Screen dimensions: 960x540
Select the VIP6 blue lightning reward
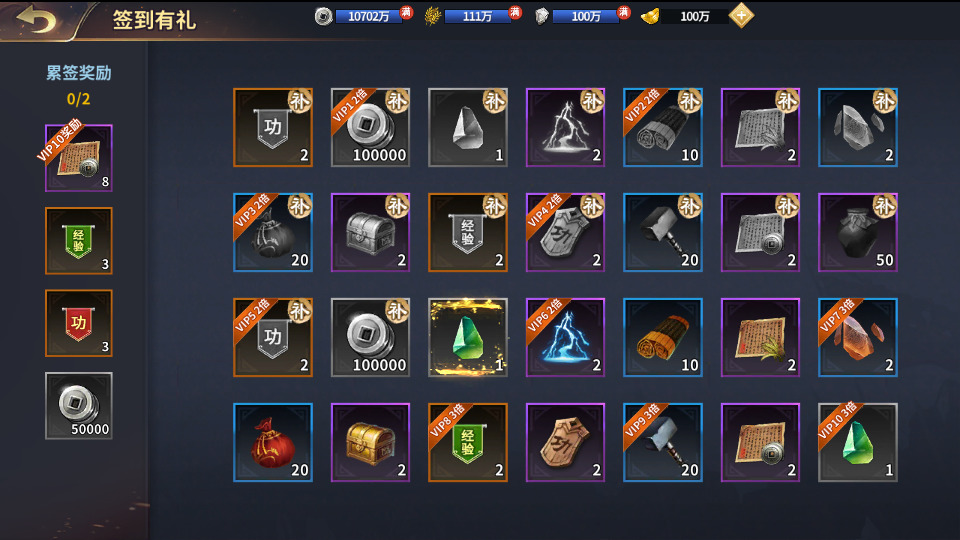[x=565, y=337]
